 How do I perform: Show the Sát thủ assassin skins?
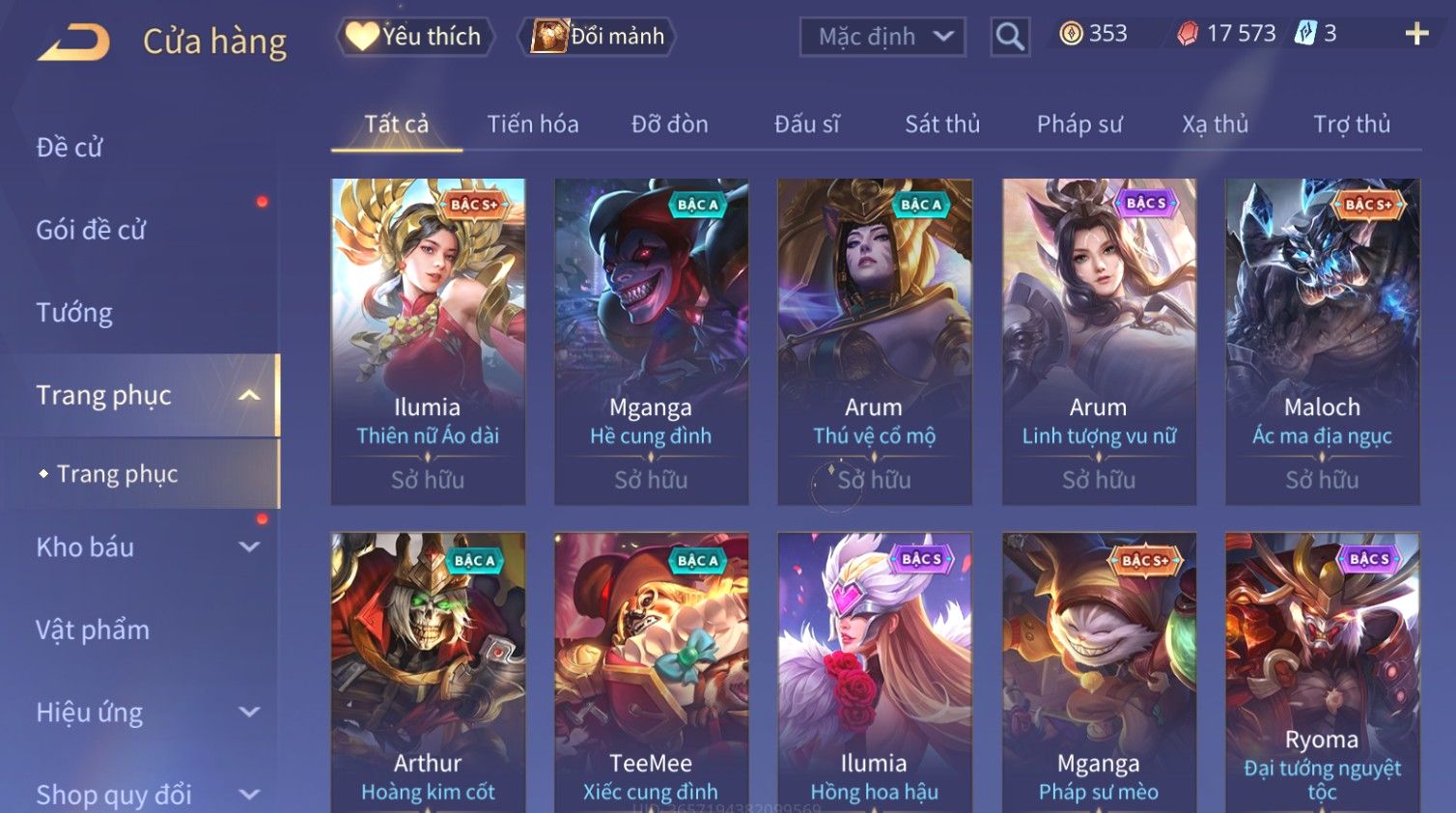[x=942, y=125]
